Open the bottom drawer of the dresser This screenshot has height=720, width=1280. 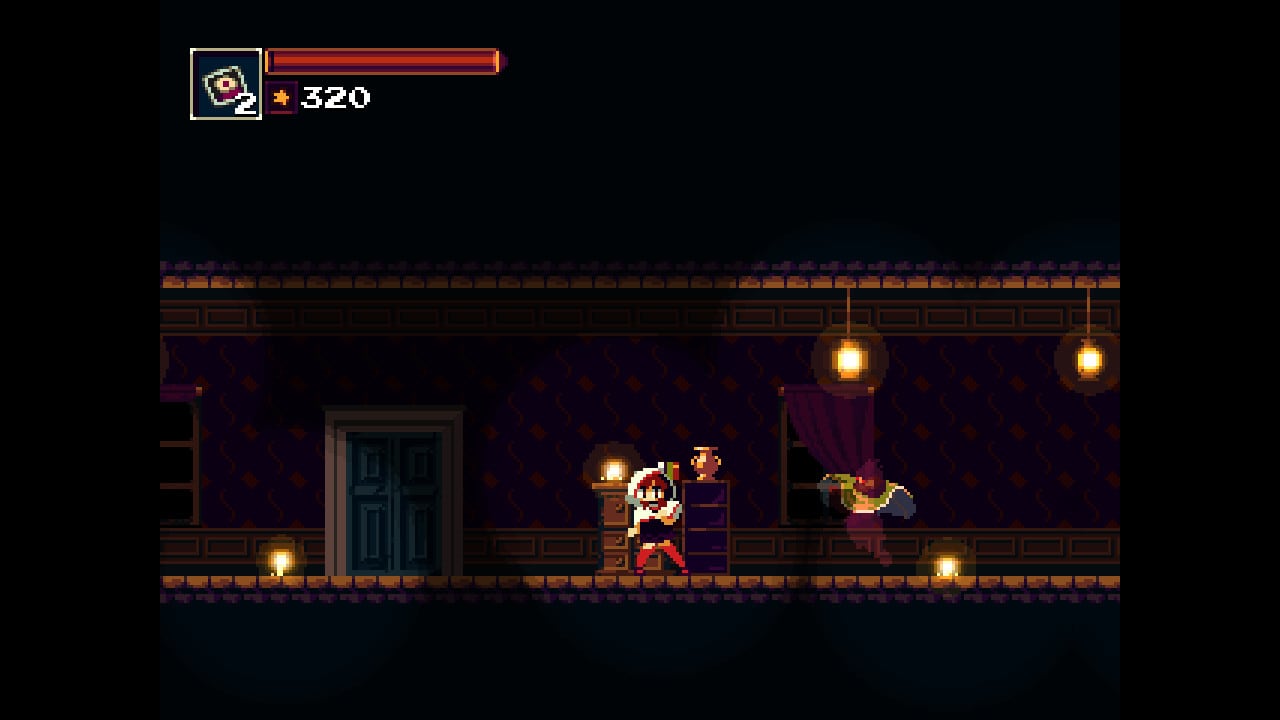click(x=618, y=562)
